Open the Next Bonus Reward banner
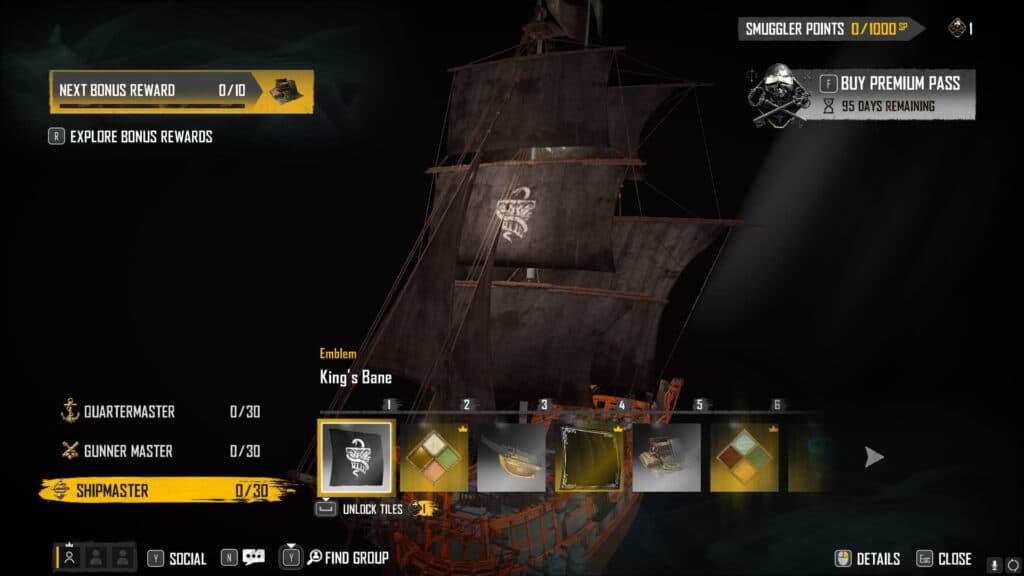The height and width of the screenshot is (576, 1024). [x=181, y=90]
